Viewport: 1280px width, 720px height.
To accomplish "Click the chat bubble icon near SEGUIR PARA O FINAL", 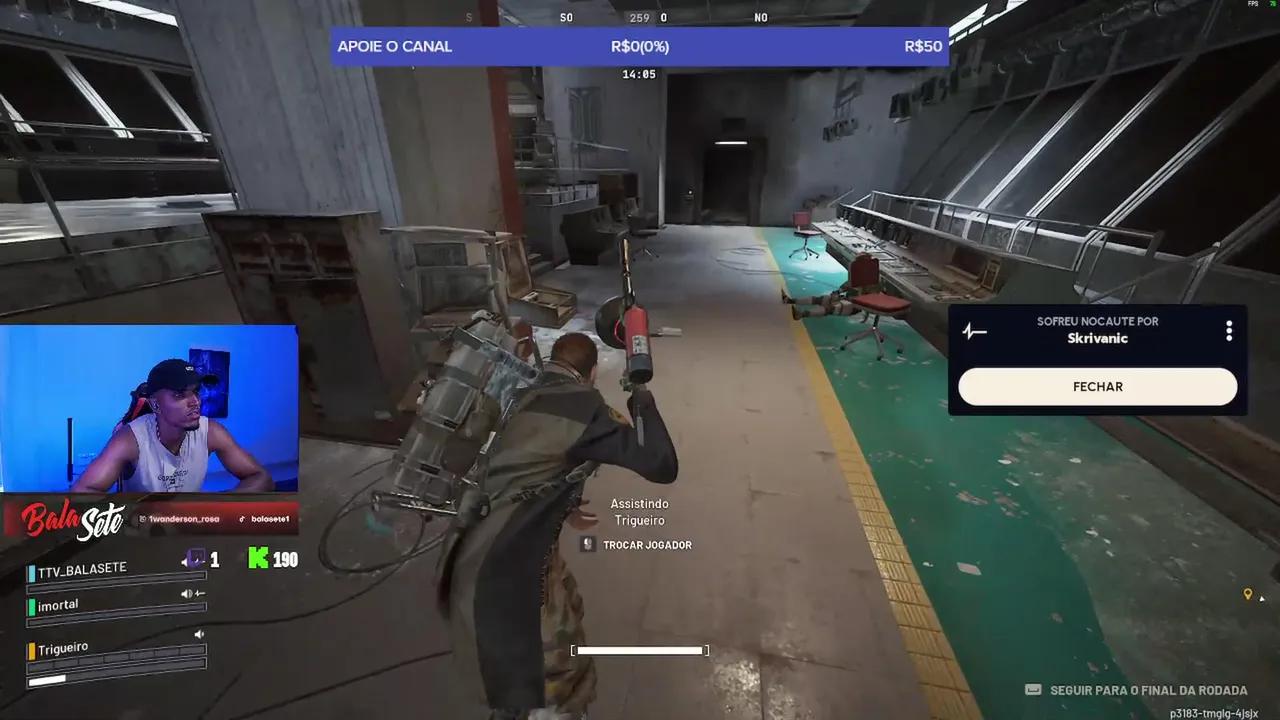I will (1032, 690).
